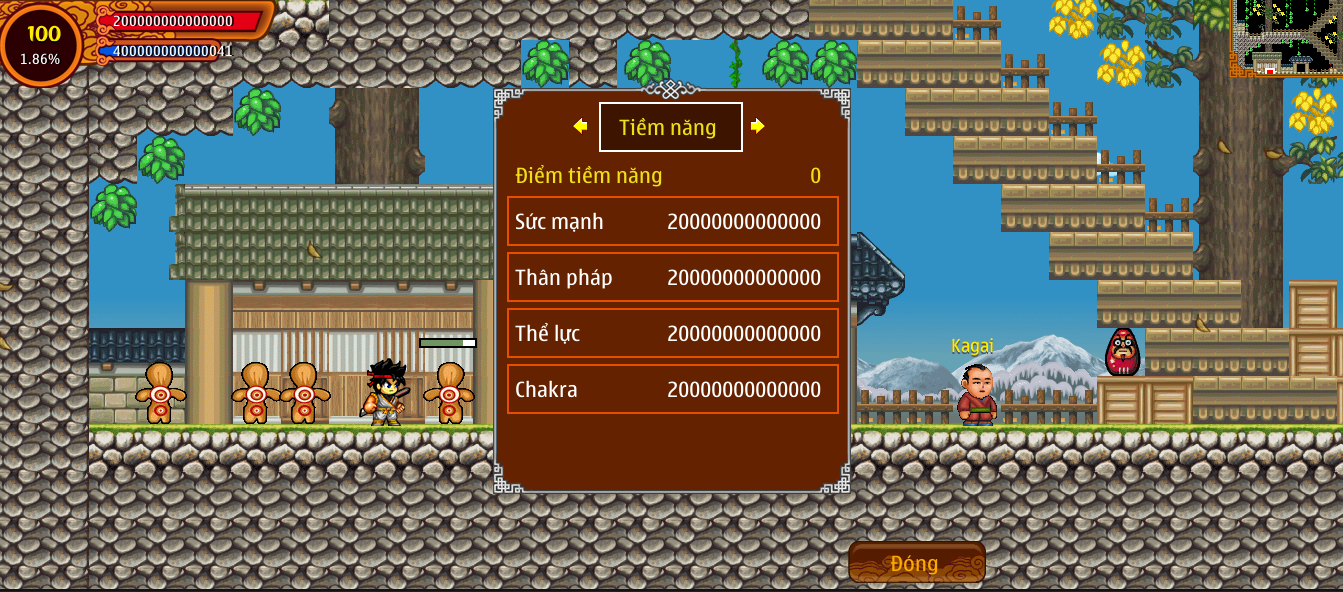Viewport: 1343px width, 592px height.
Task: Select the Sức mạnh stat row
Action: click(x=672, y=221)
